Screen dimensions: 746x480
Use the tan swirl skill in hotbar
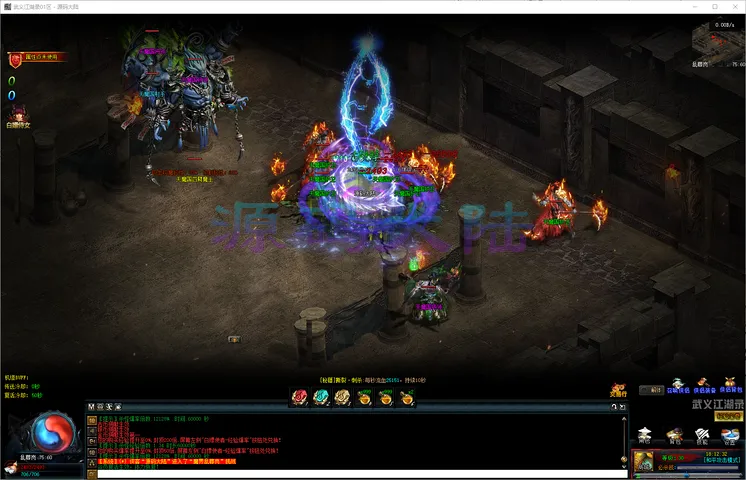point(342,397)
